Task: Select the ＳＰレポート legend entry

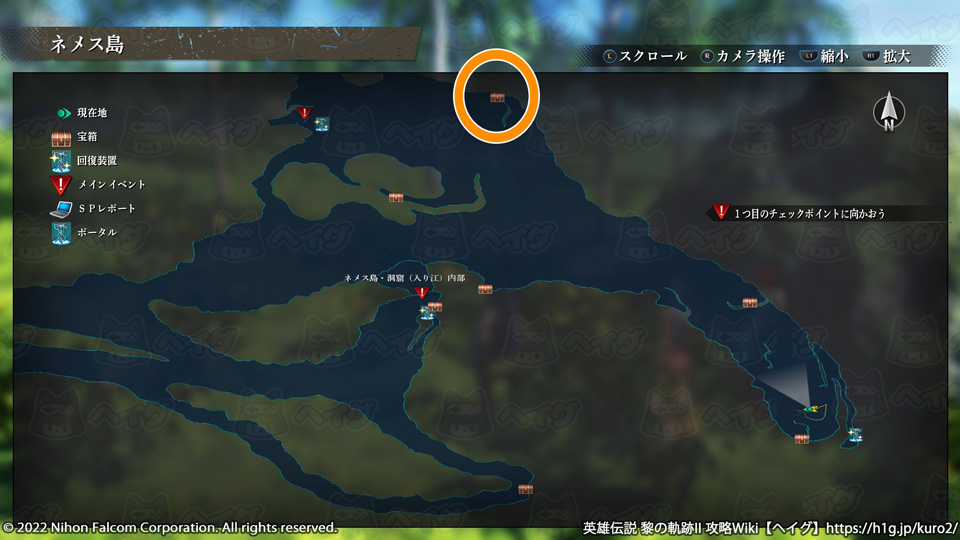Action: (106, 208)
